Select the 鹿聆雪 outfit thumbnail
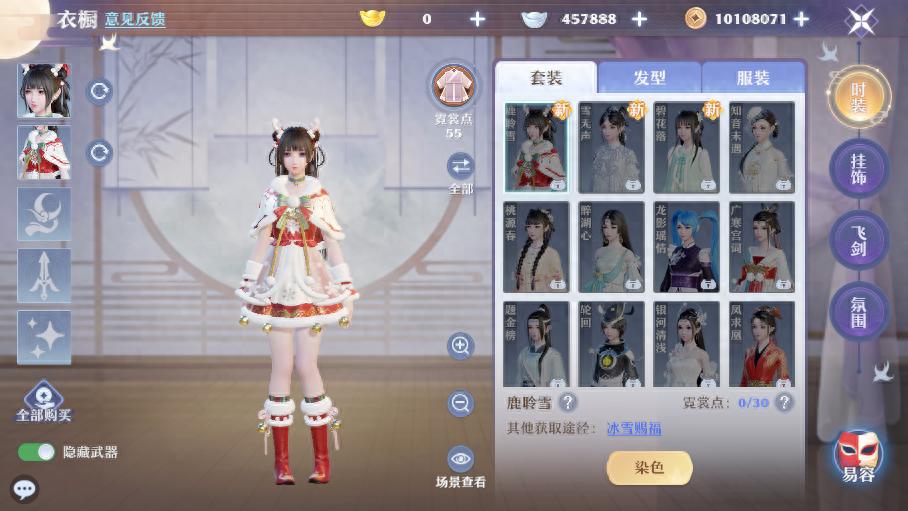This screenshot has height=511, width=908. click(x=535, y=147)
